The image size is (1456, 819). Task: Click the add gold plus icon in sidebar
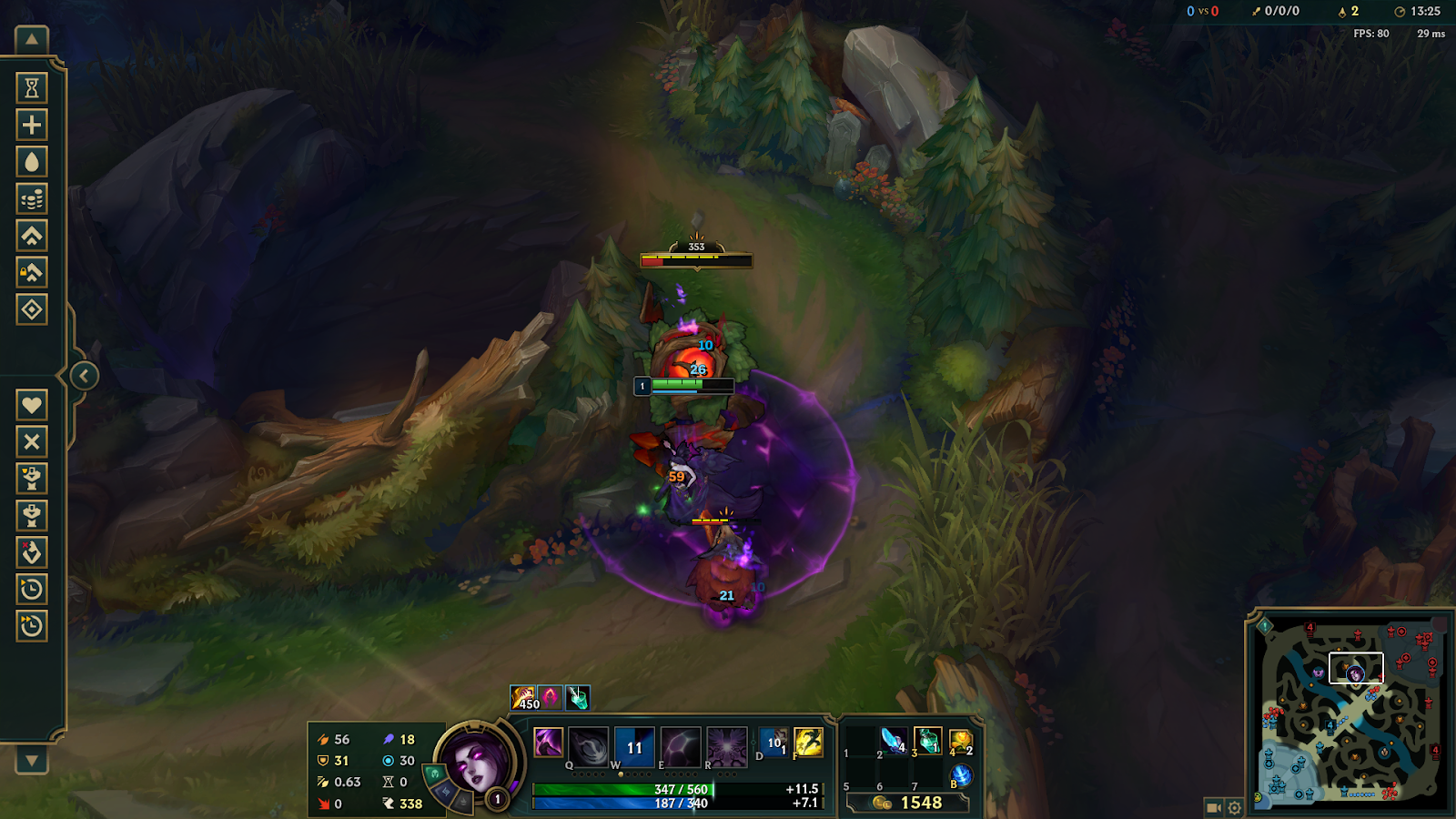coord(33,126)
